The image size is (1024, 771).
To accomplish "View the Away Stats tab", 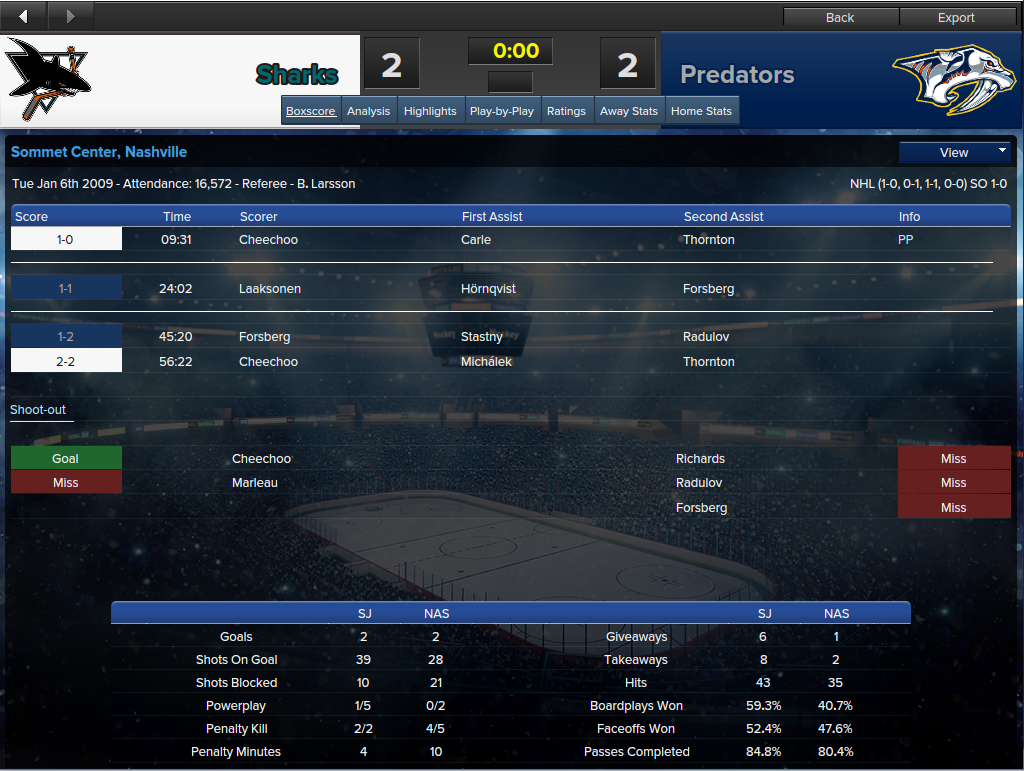I will click(629, 111).
